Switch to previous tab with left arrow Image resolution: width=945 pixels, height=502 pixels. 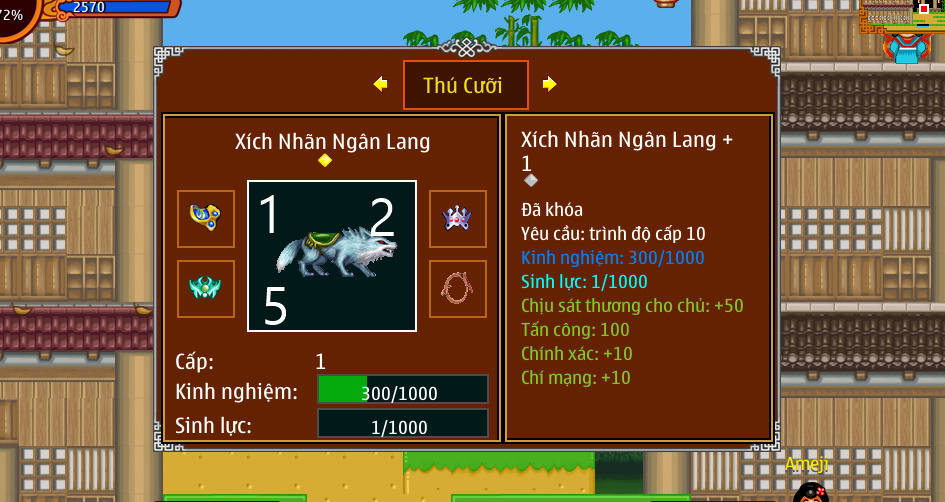tap(380, 84)
